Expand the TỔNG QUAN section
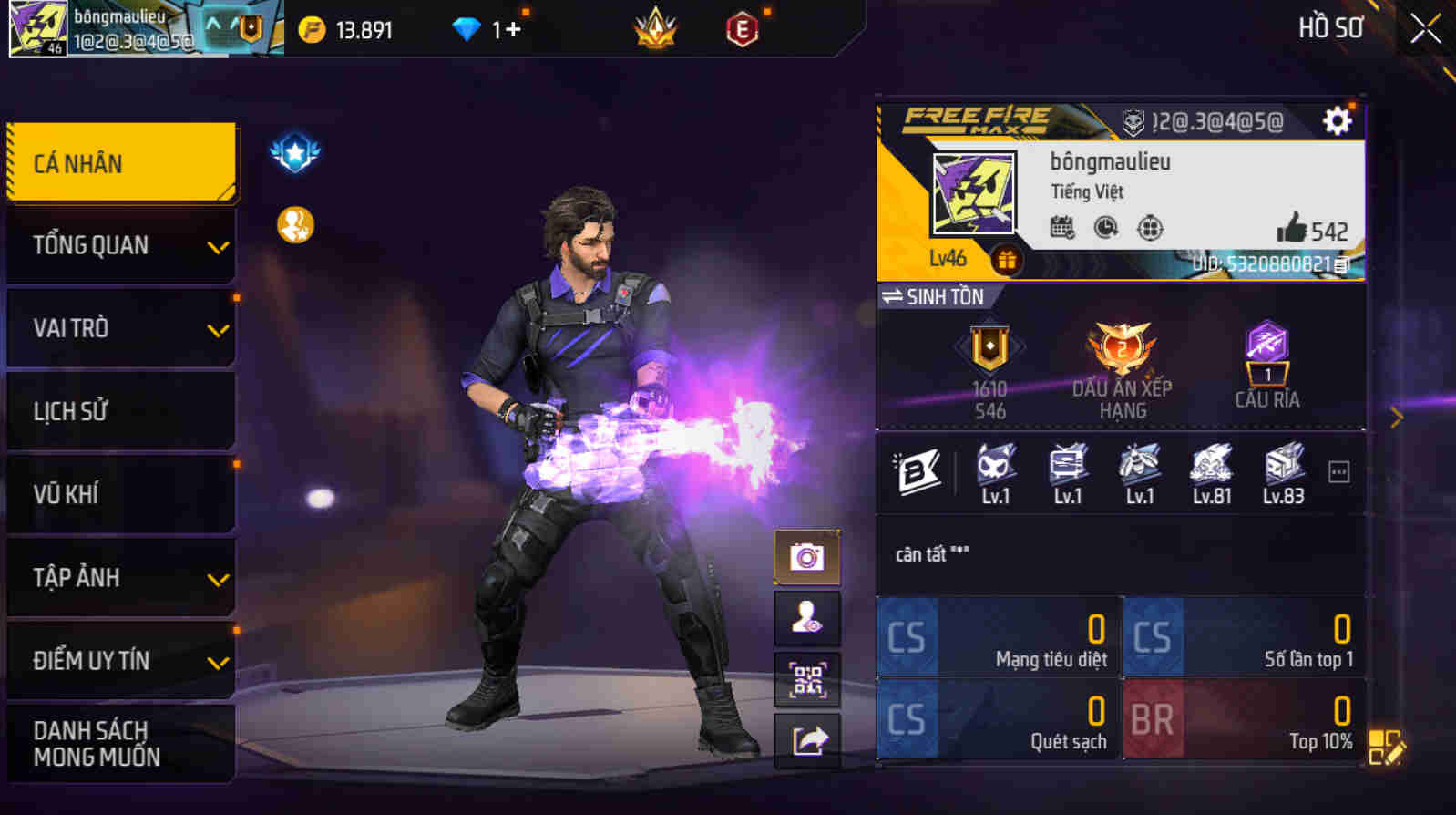This screenshot has height=815, width=1456. (x=121, y=244)
